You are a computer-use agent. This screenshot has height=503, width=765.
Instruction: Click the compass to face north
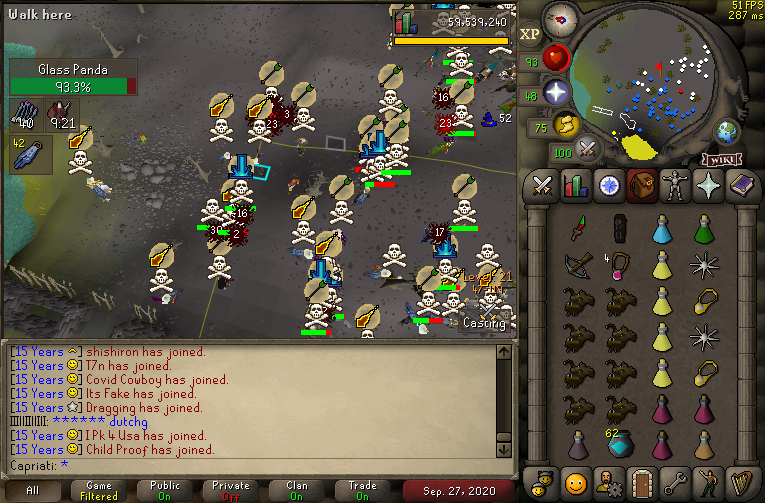coord(563,20)
